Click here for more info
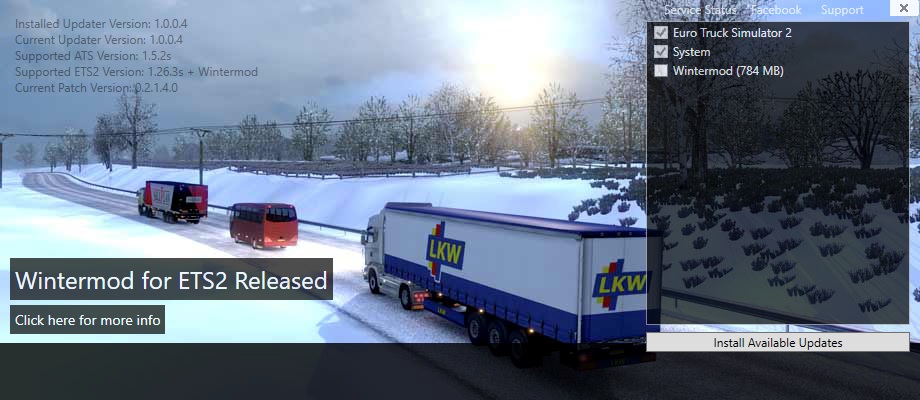The width and height of the screenshot is (920, 400). click(88, 320)
